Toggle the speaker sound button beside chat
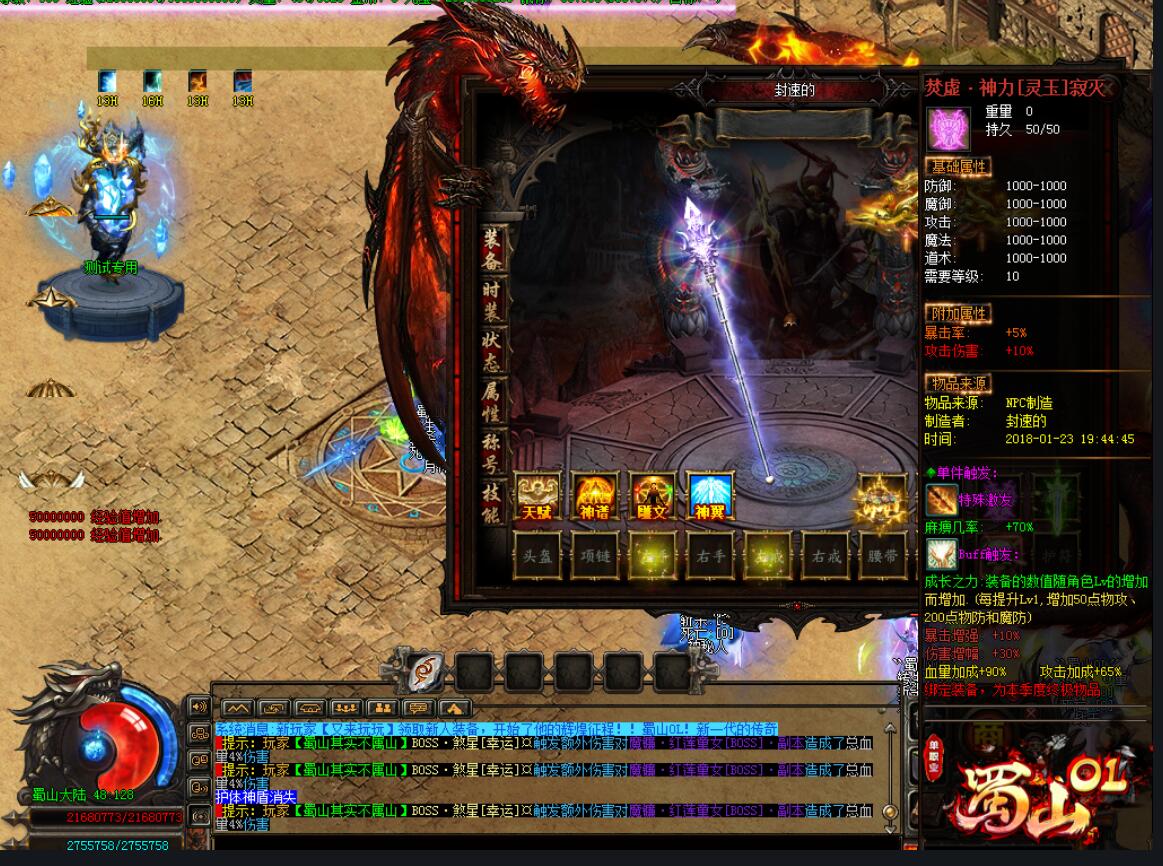Image resolution: width=1163 pixels, height=866 pixels. [199, 707]
